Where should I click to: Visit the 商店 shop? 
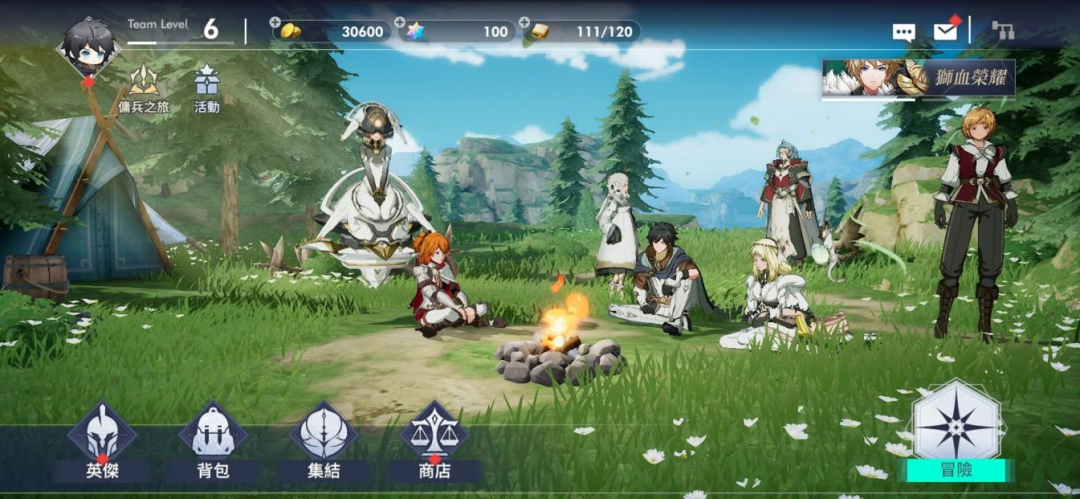(x=434, y=442)
